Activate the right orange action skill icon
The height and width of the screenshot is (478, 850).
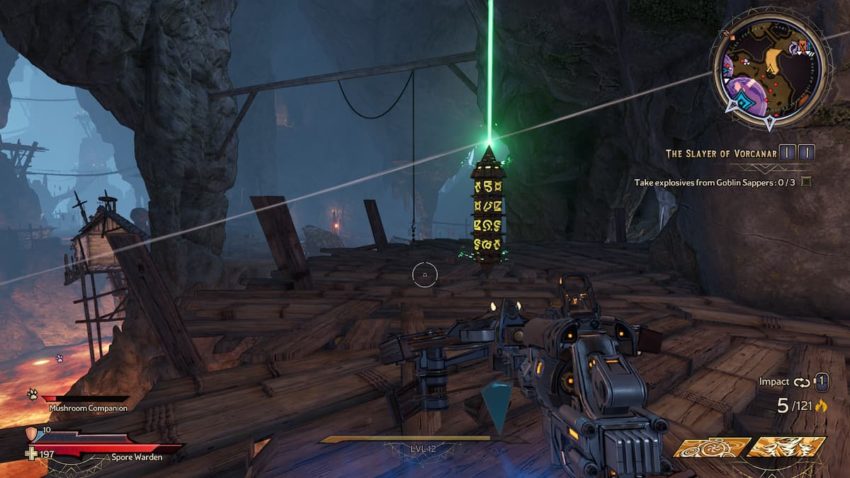tap(785, 447)
